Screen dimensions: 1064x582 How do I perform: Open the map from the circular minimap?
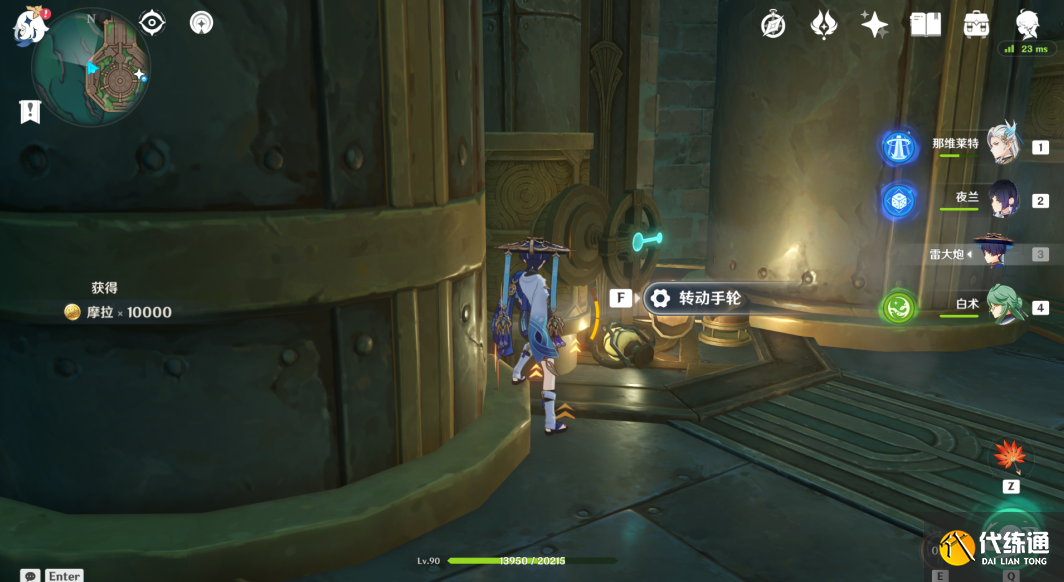[x=91, y=68]
